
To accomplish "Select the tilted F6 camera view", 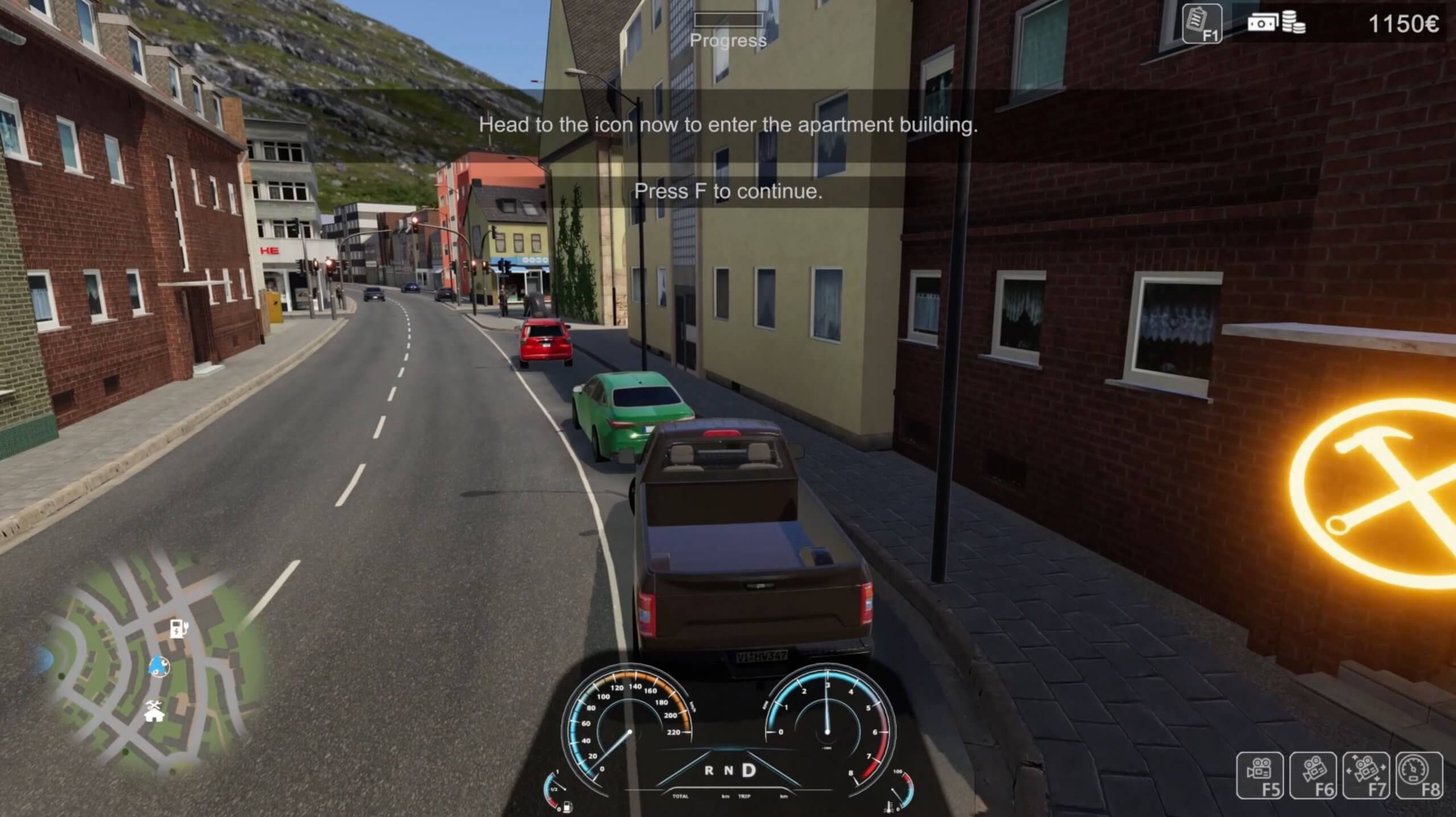I will [1313, 775].
